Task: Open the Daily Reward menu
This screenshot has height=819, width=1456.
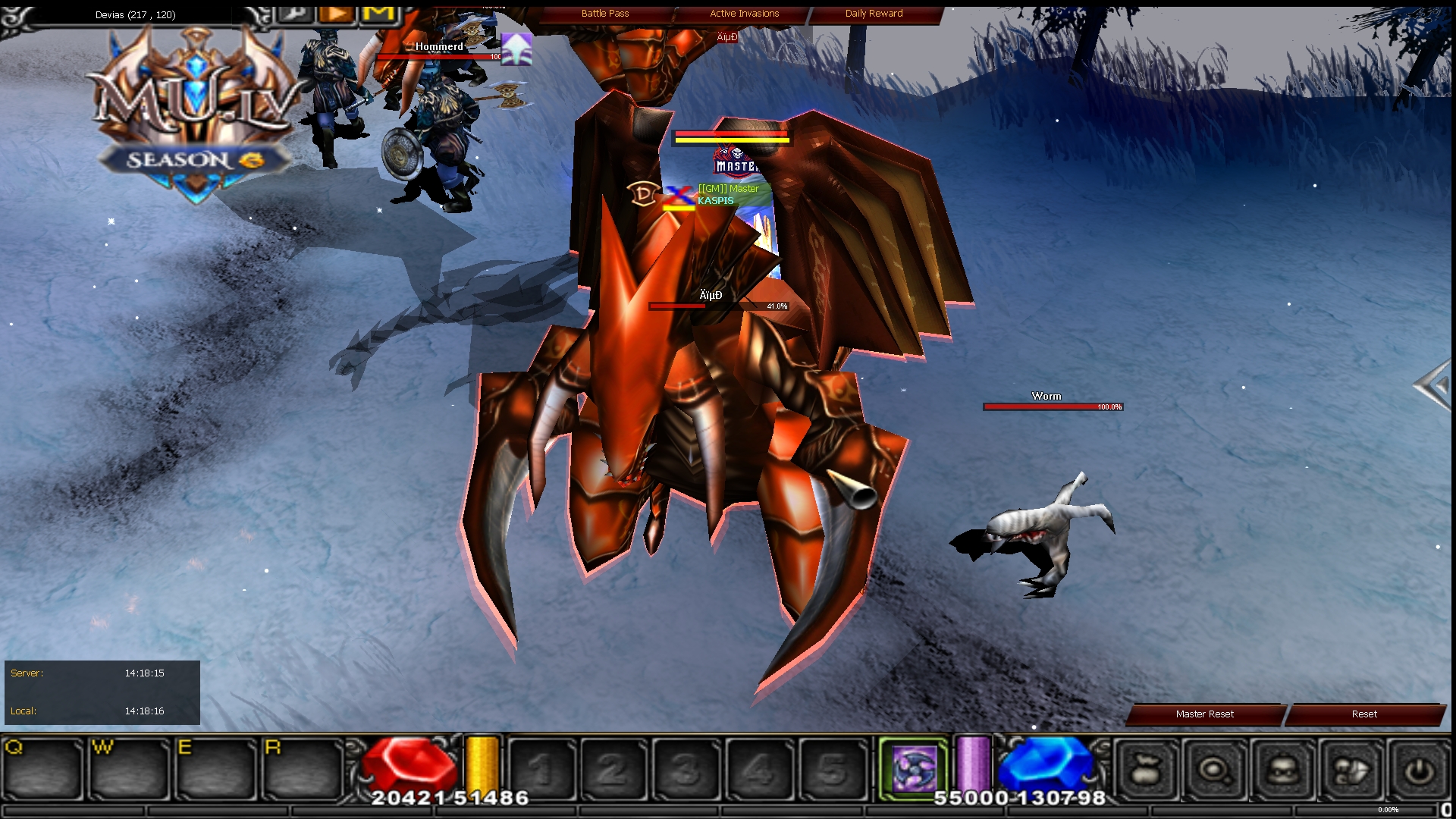Action: (873, 13)
